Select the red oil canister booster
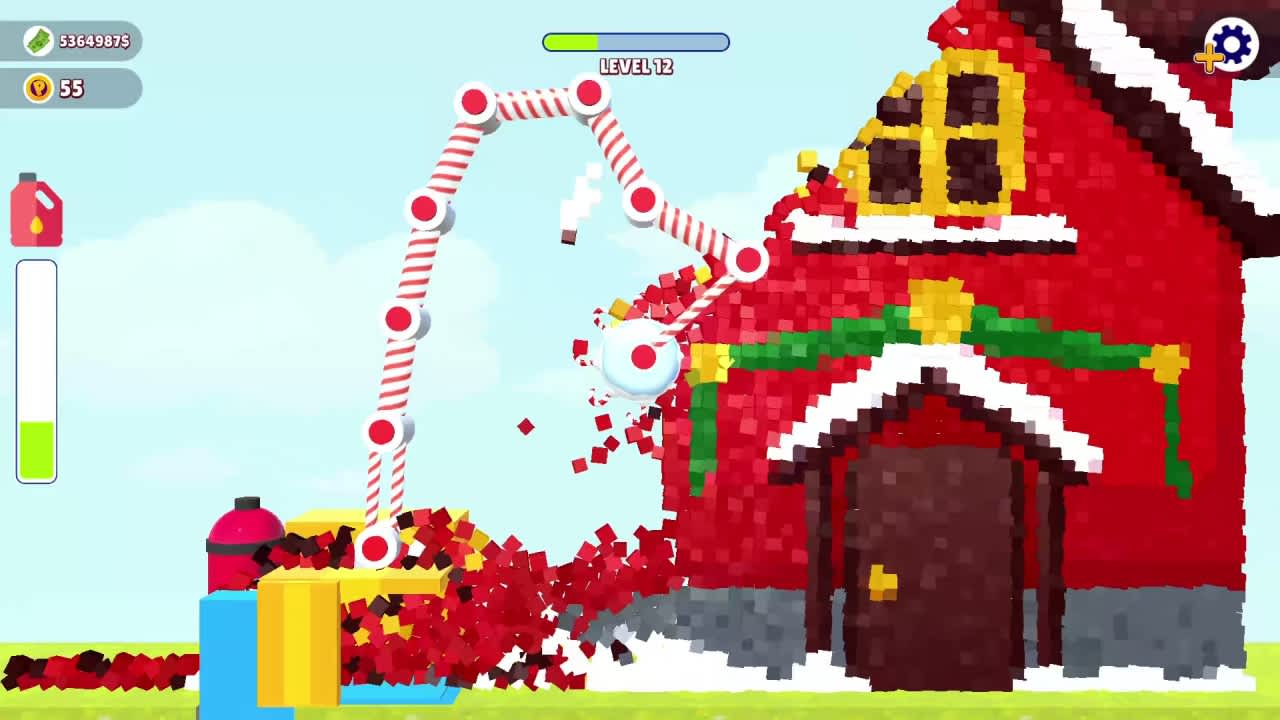This screenshot has height=720, width=1280. coord(36,210)
